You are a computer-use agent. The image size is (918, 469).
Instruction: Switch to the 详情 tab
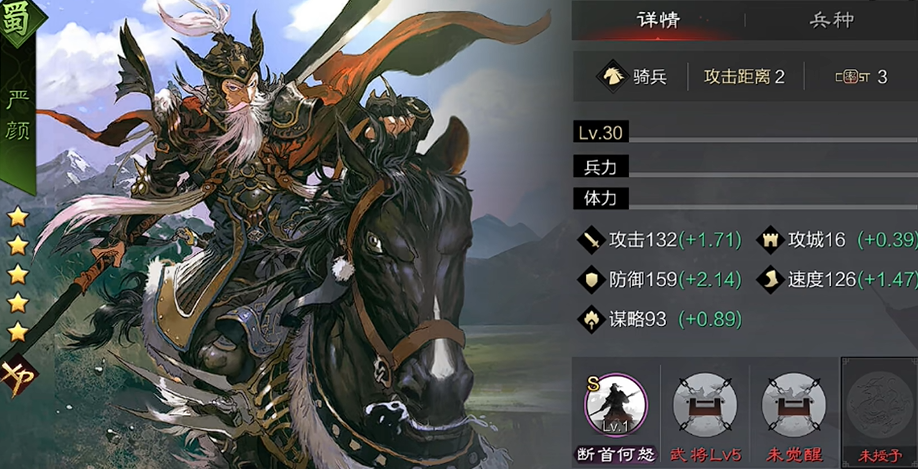point(658,20)
